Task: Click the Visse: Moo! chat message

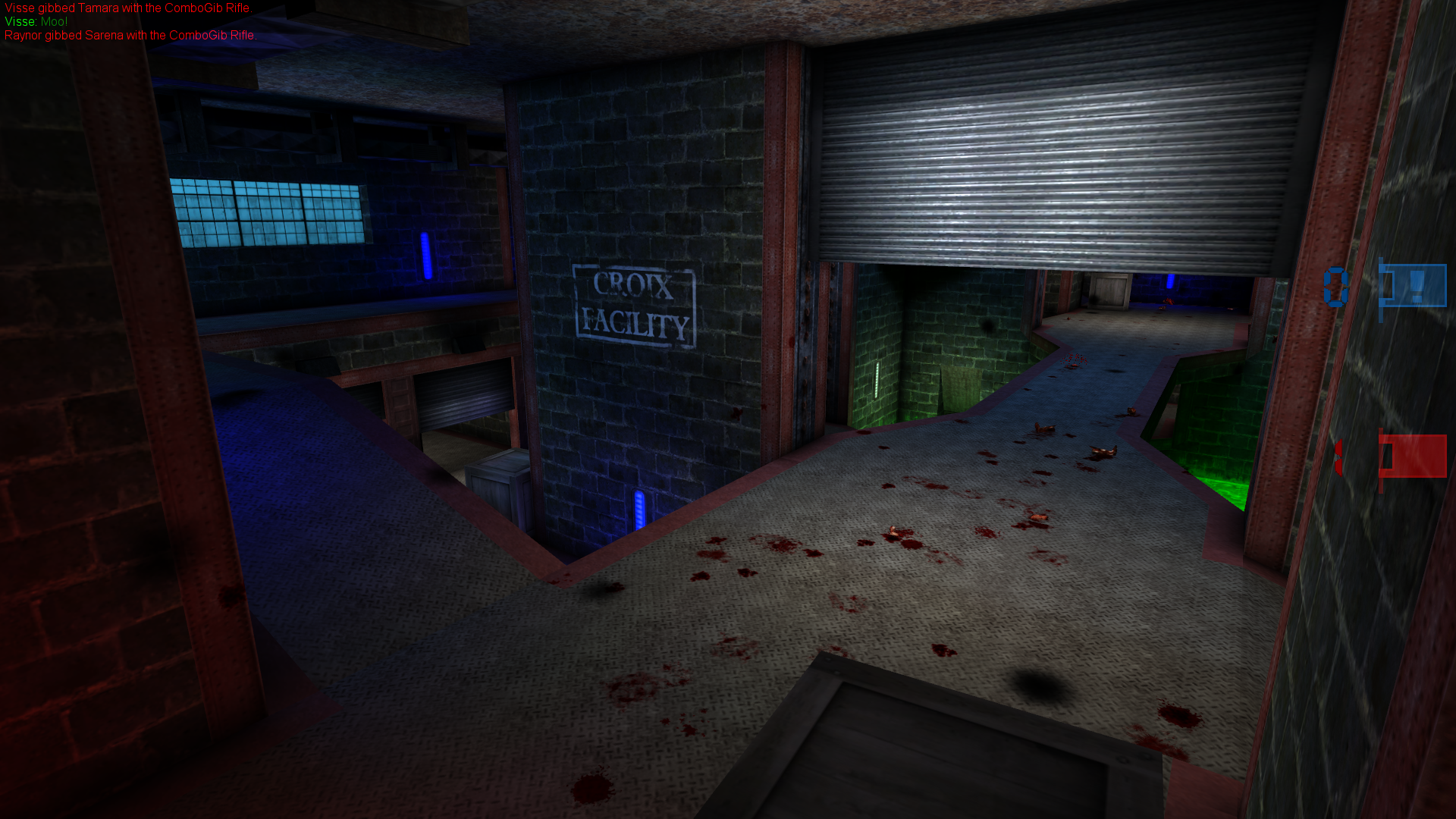Action: (x=34, y=22)
